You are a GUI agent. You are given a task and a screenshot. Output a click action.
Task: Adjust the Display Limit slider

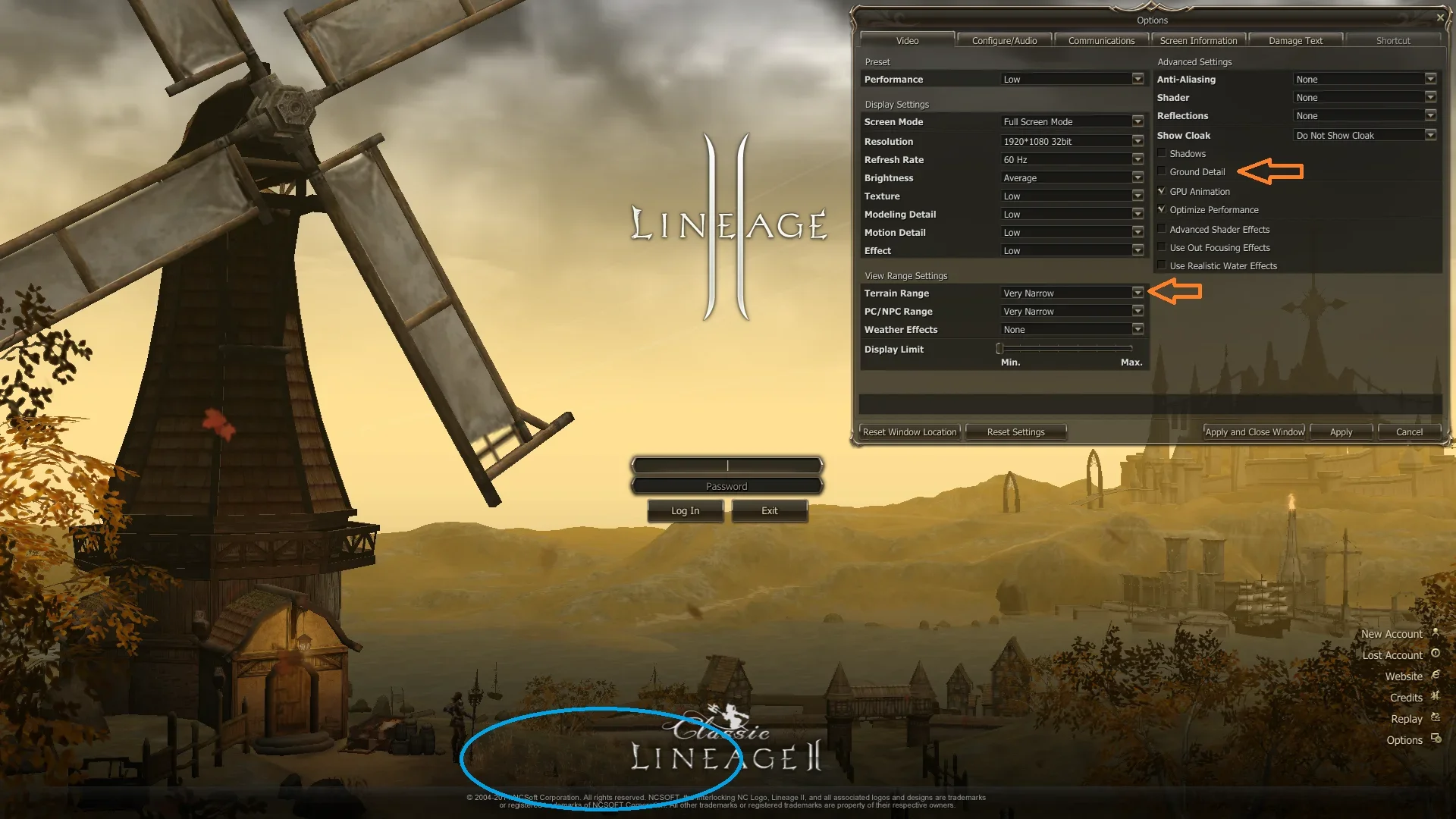(1000, 349)
